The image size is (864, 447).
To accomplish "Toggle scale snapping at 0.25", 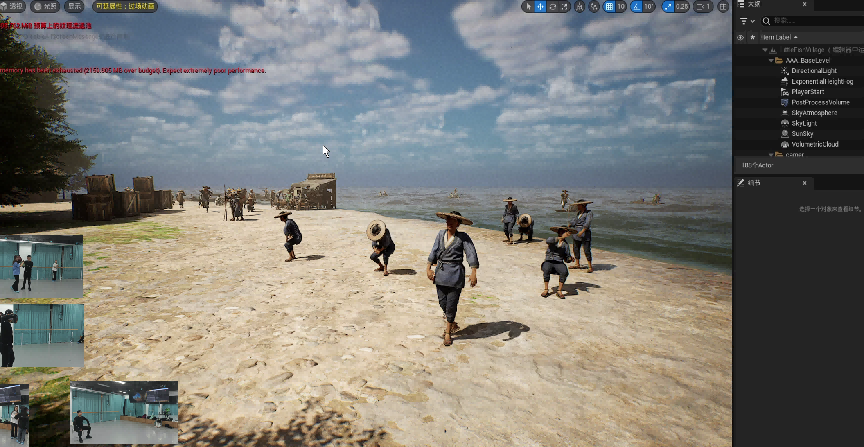I will click(x=667, y=6).
